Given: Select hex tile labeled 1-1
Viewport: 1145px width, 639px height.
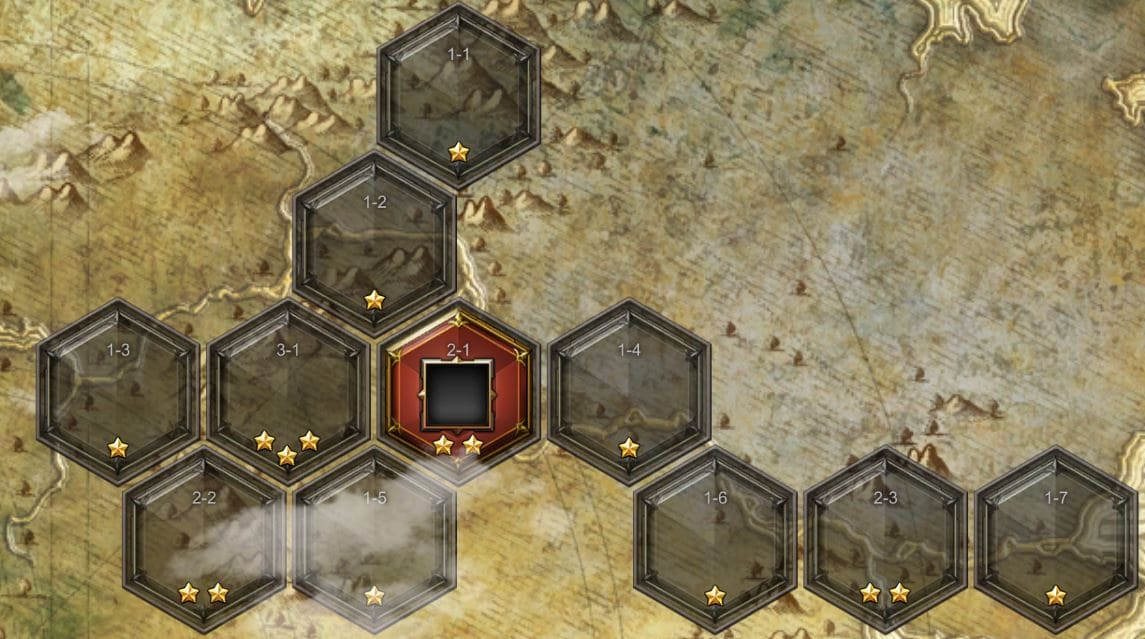Looking at the screenshot, I should 459,96.
